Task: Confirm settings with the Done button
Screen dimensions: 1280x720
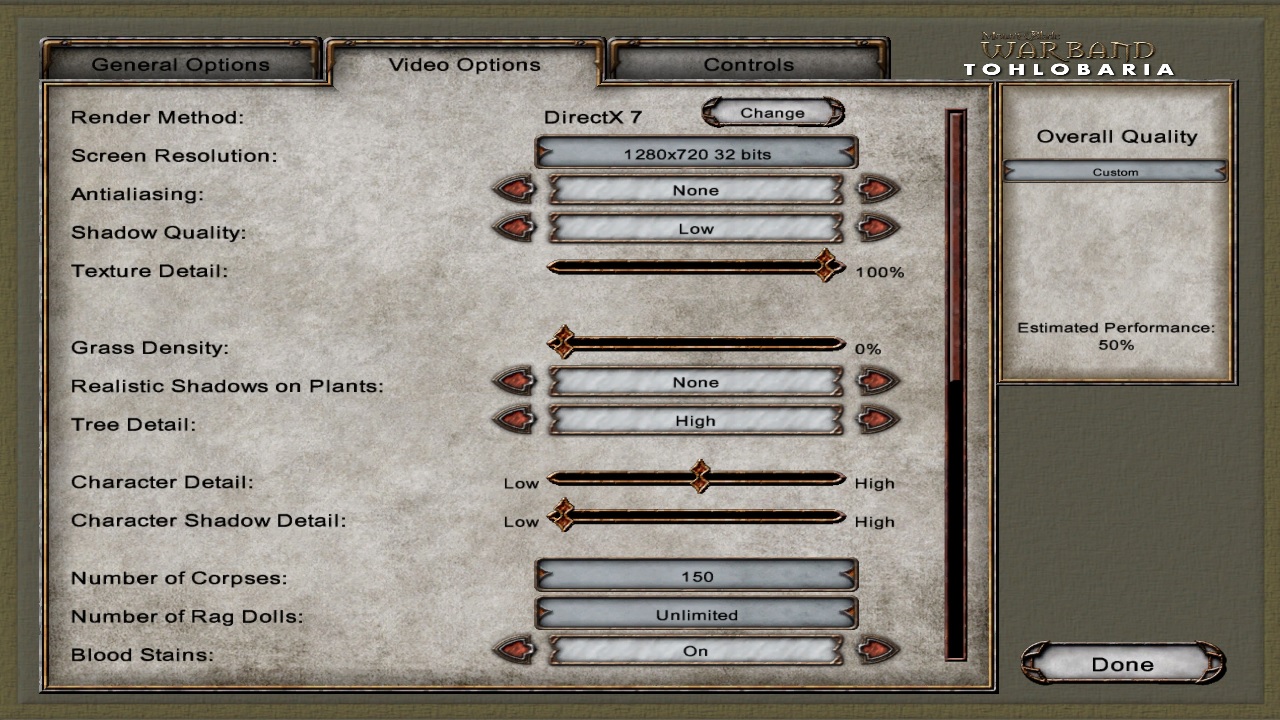Action: click(x=1122, y=664)
